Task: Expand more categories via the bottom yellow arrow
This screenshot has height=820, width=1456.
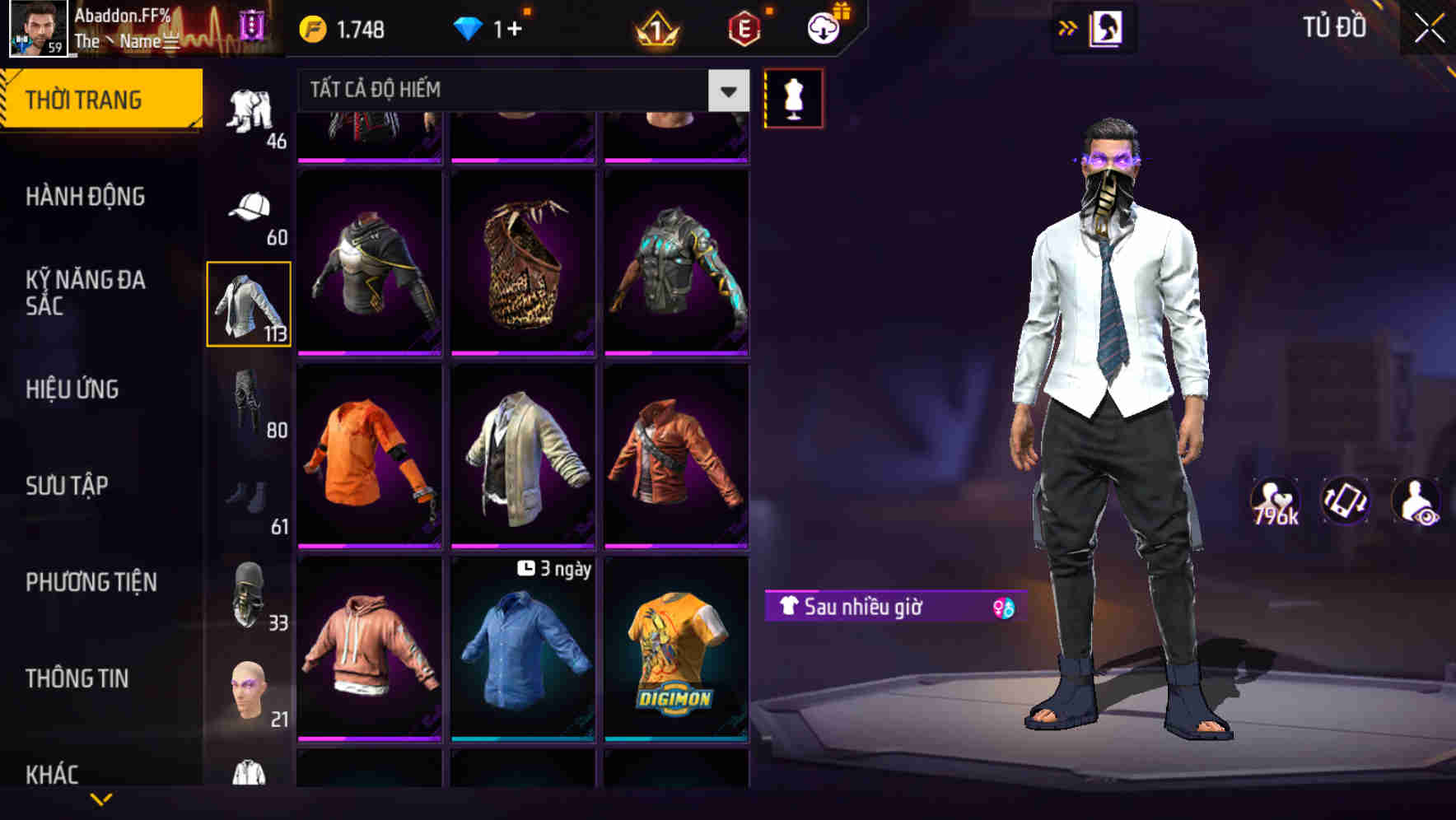Action: click(101, 797)
